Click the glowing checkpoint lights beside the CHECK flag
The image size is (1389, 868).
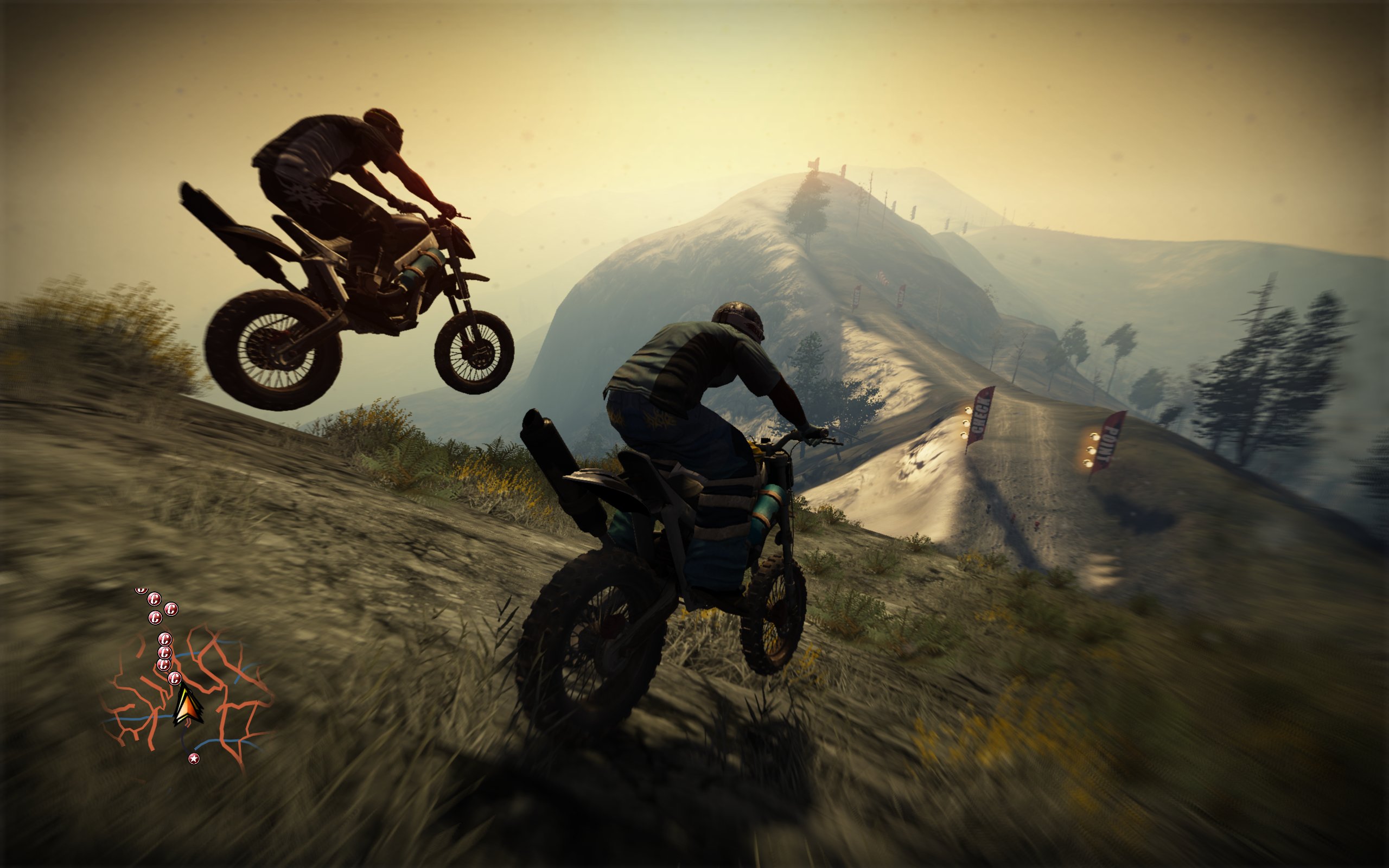[966, 424]
